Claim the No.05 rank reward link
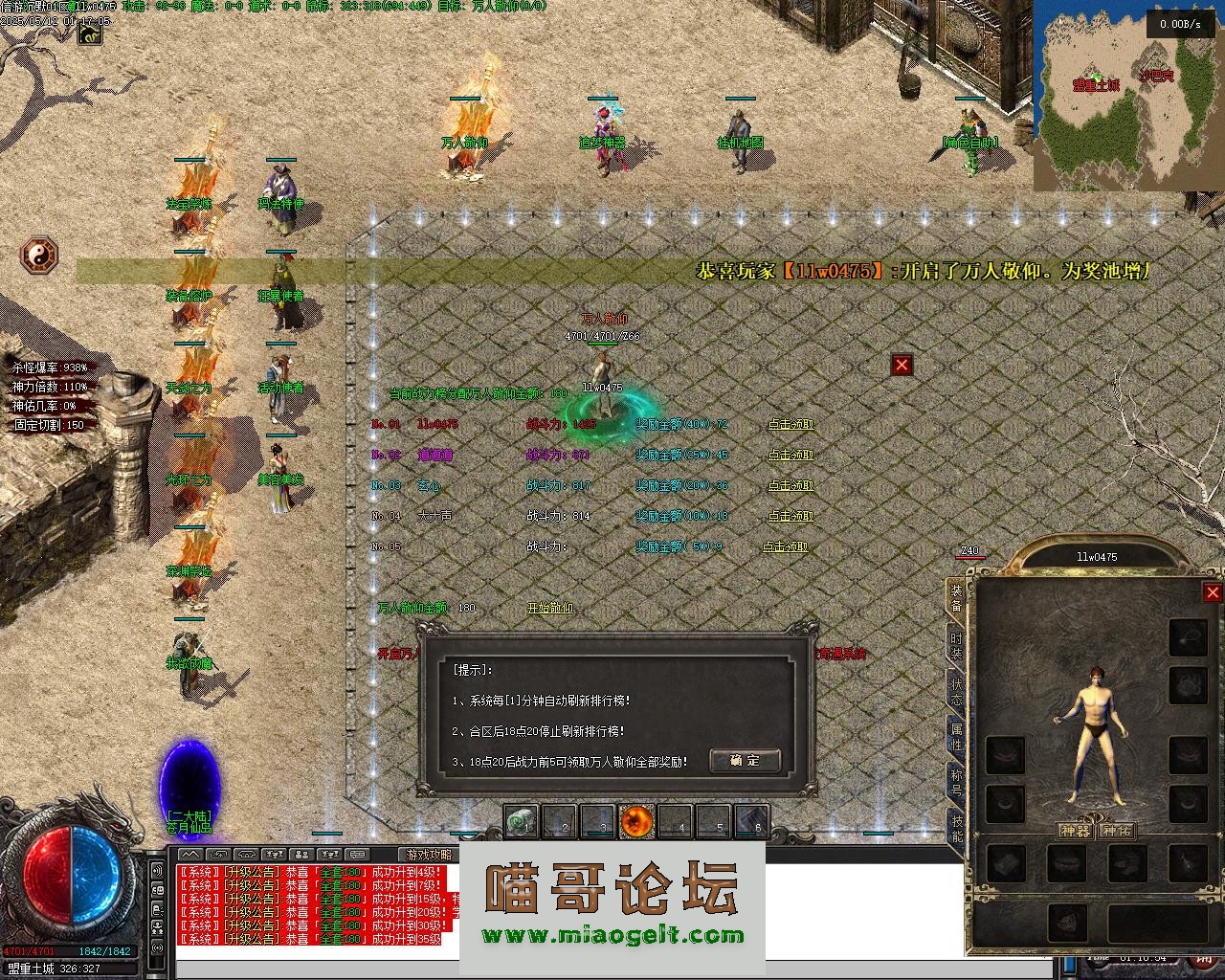The image size is (1225, 980). click(785, 546)
